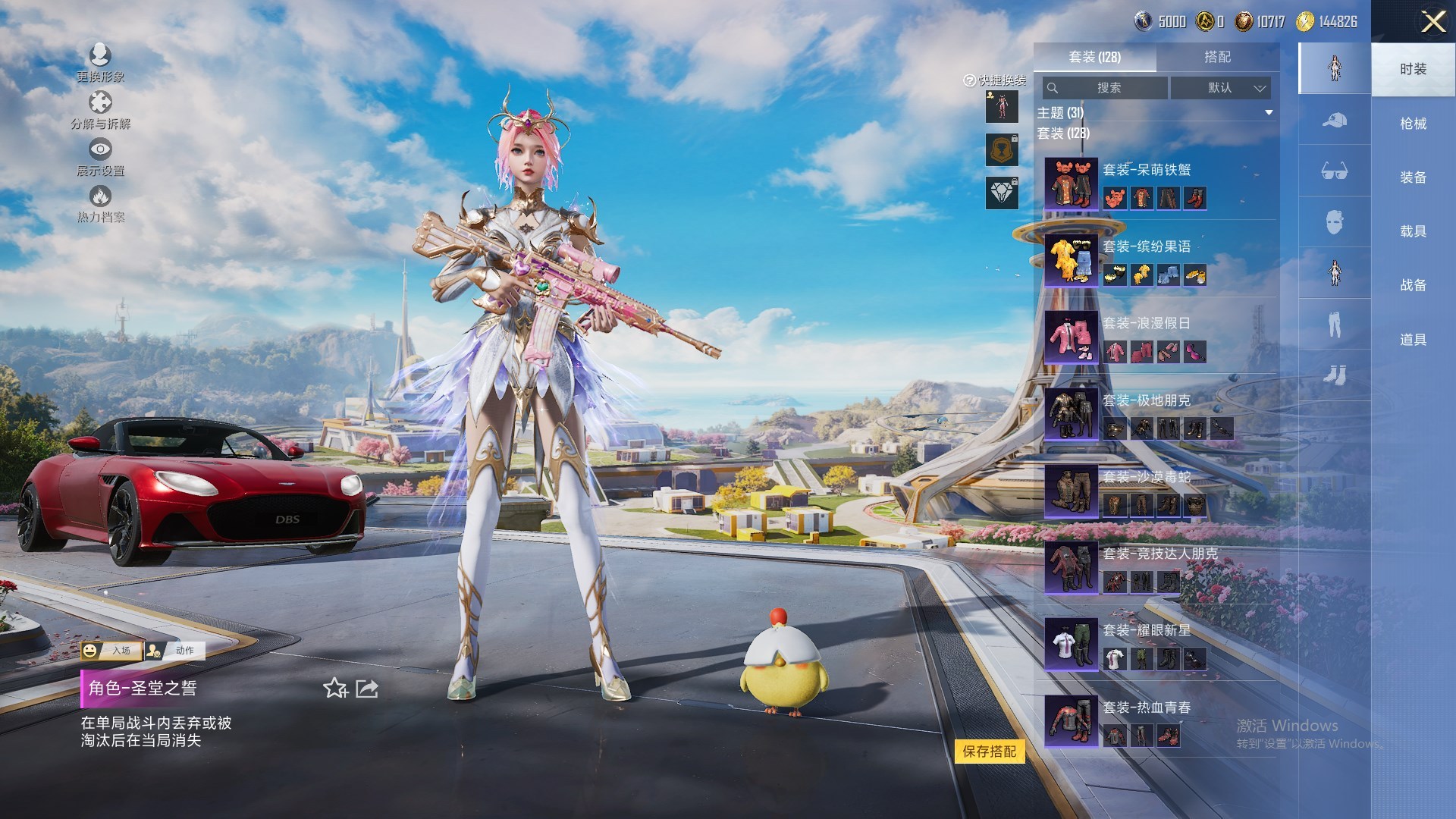
Task: Save the outfit with 保存搭配
Action: (x=989, y=752)
